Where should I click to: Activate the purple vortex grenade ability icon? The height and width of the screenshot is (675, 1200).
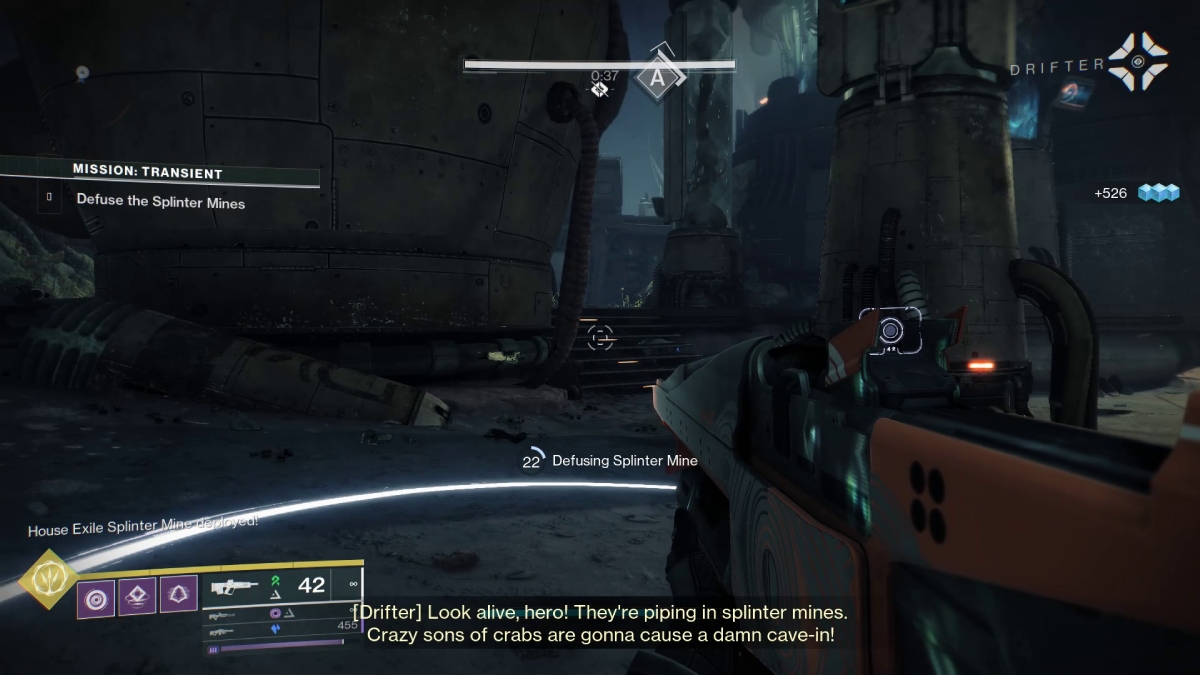96,597
